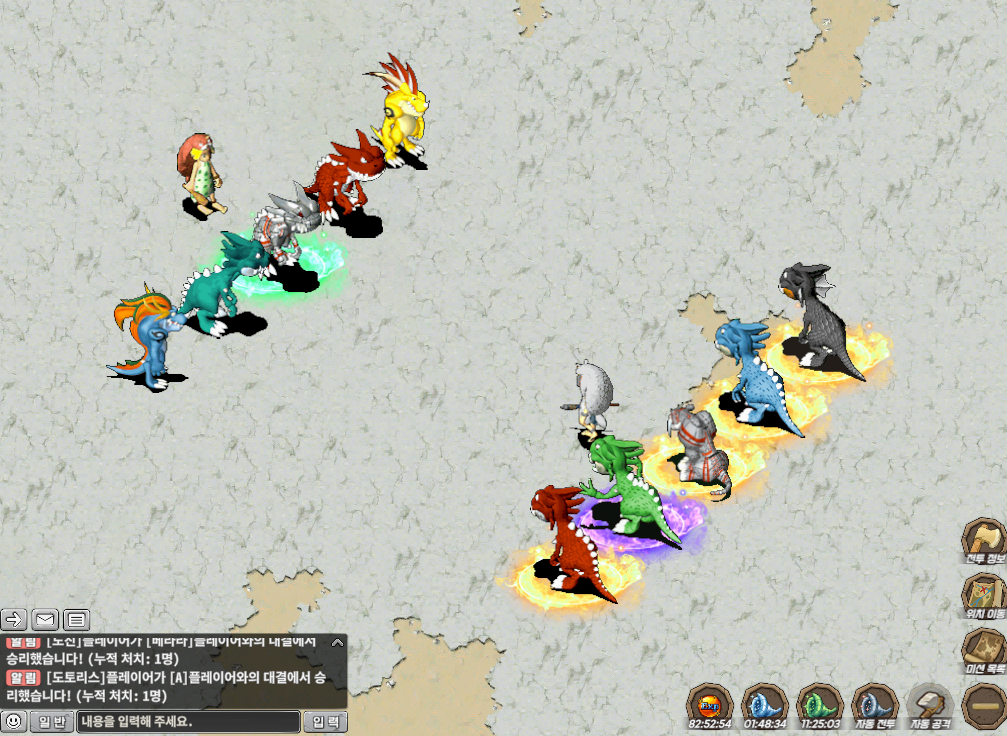Send chat with the 입력 button

(x=325, y=721)
